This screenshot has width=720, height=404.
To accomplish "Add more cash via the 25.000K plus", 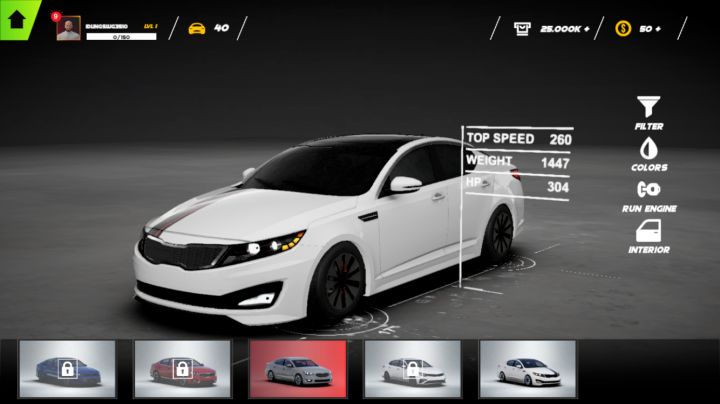I will pyautogui.click(x=585, y=28).
